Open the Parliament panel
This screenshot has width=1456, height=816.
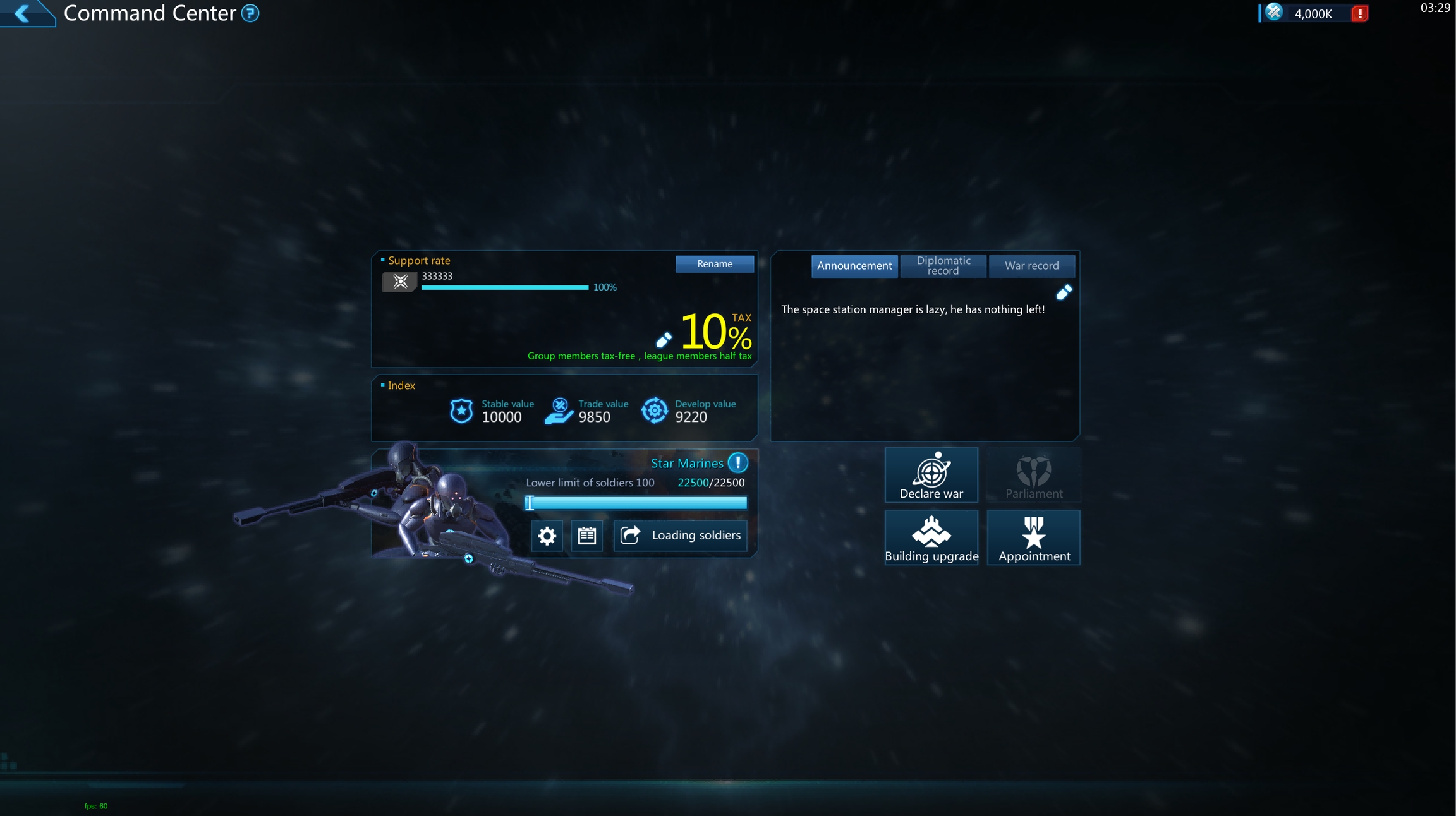[1033, 475]
